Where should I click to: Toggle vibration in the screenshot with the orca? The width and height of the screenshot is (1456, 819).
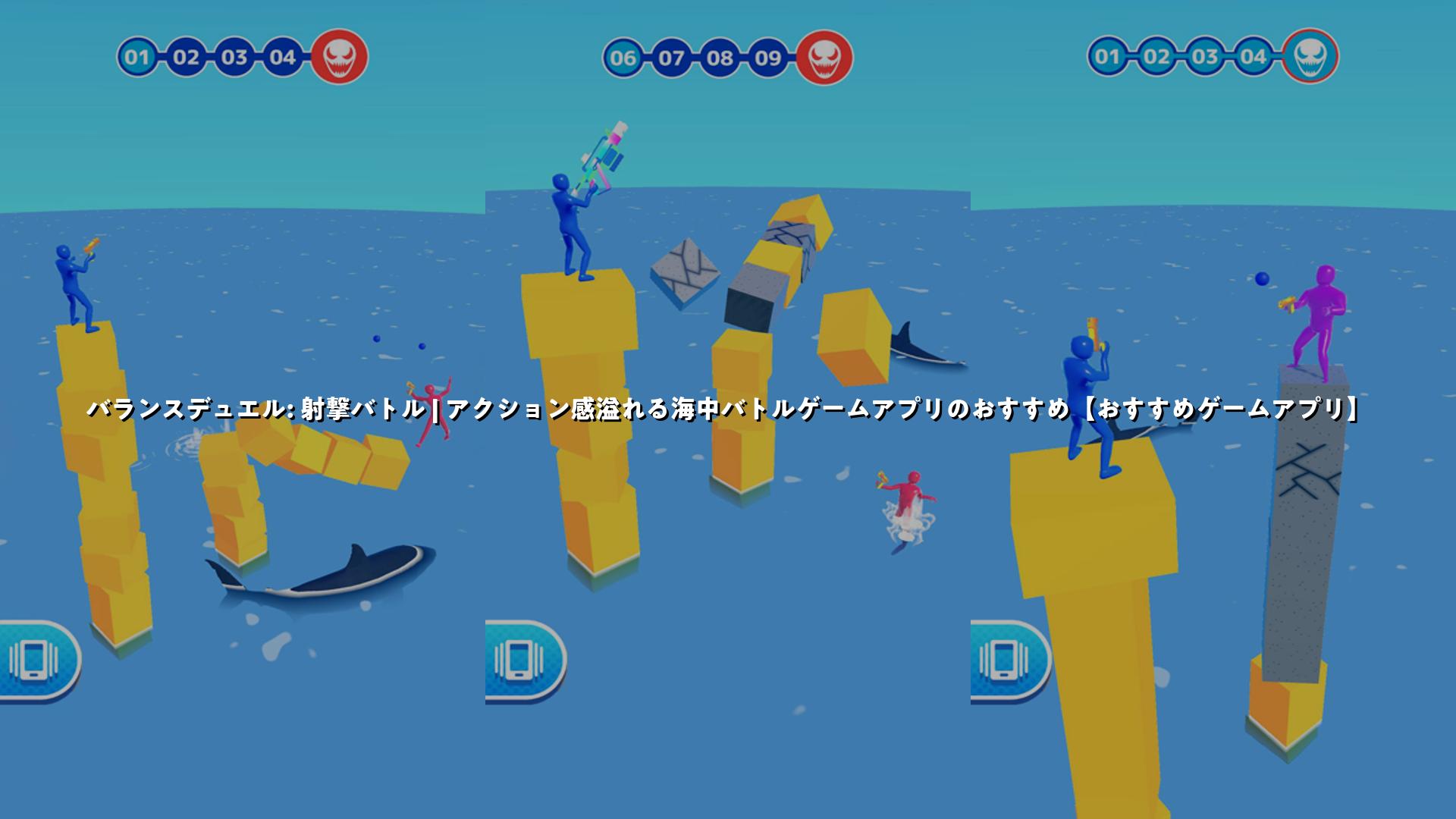[36, 659]
